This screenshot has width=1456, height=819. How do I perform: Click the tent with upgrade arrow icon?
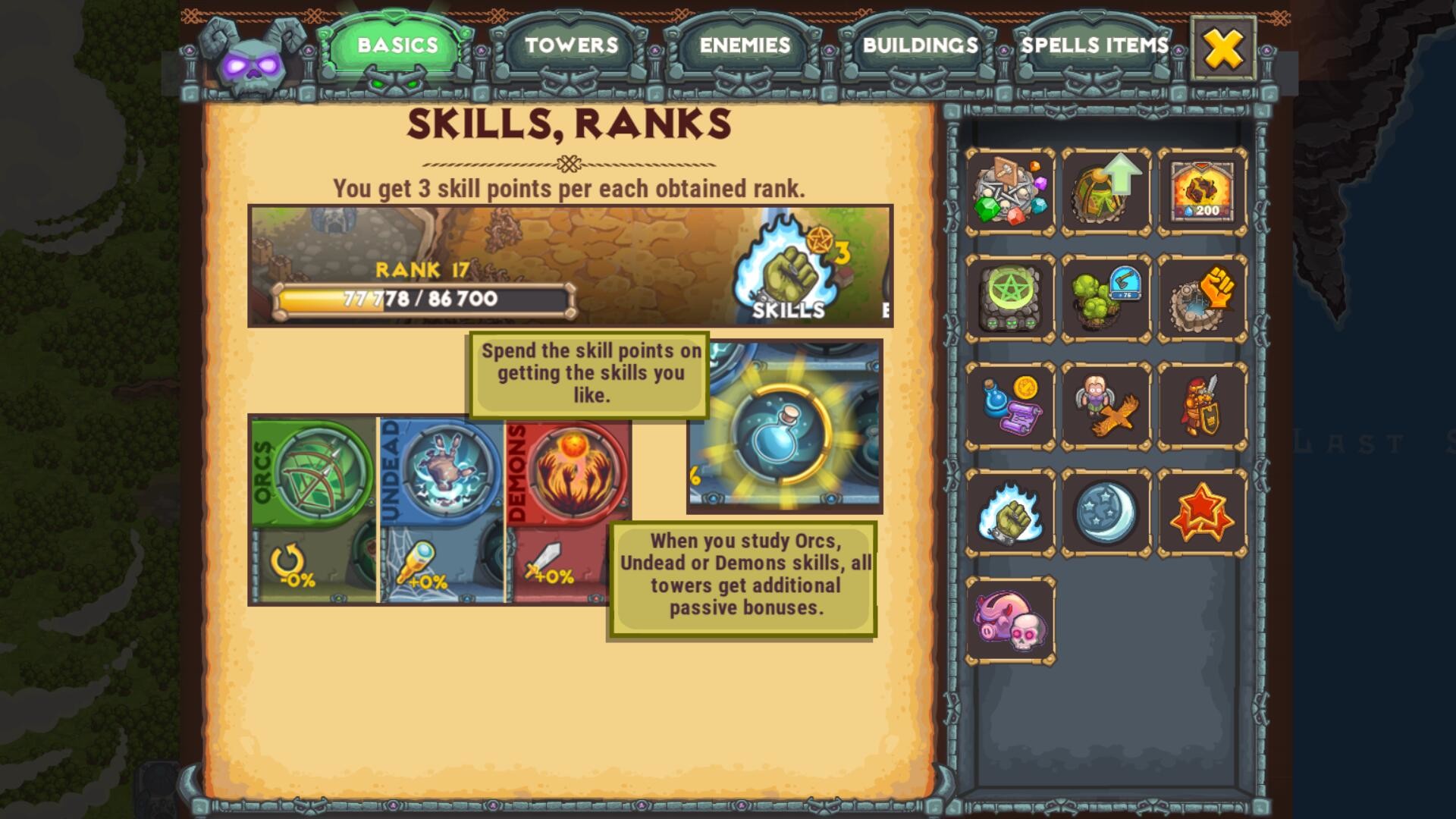(1106, 189)
